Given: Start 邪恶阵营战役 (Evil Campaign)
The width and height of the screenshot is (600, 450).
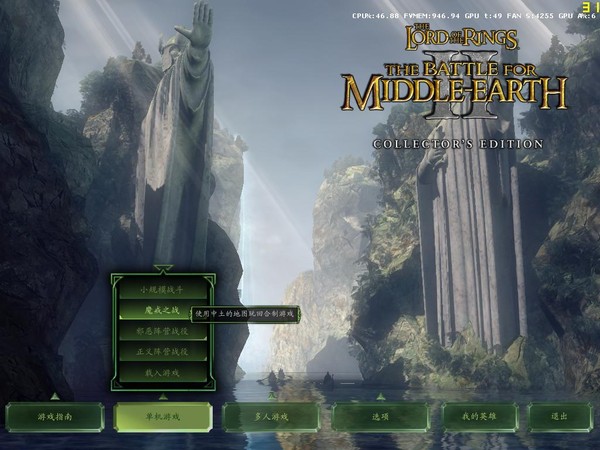Looking at the screenshot, I should pos(163,332).
